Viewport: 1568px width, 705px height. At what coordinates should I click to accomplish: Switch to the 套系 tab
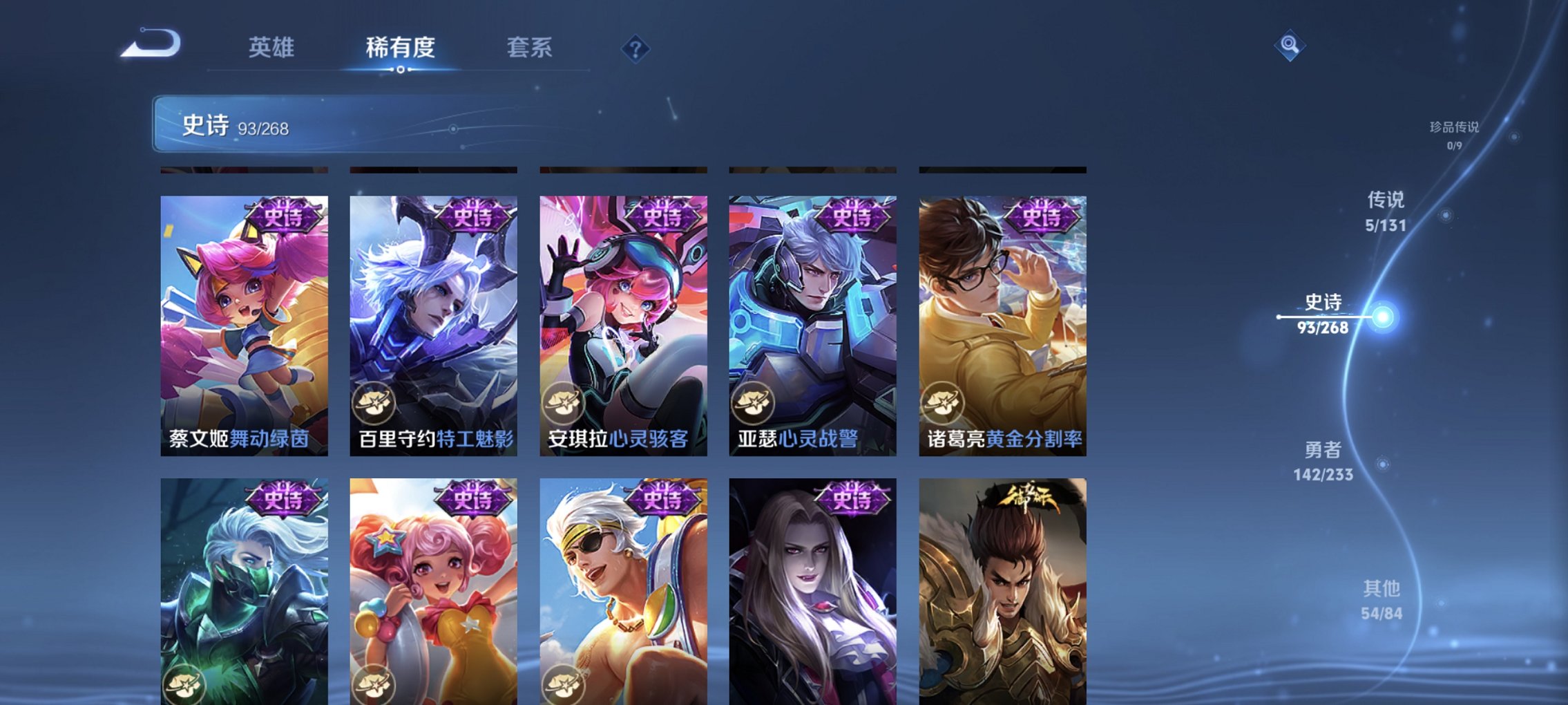[x=528, y=48]
